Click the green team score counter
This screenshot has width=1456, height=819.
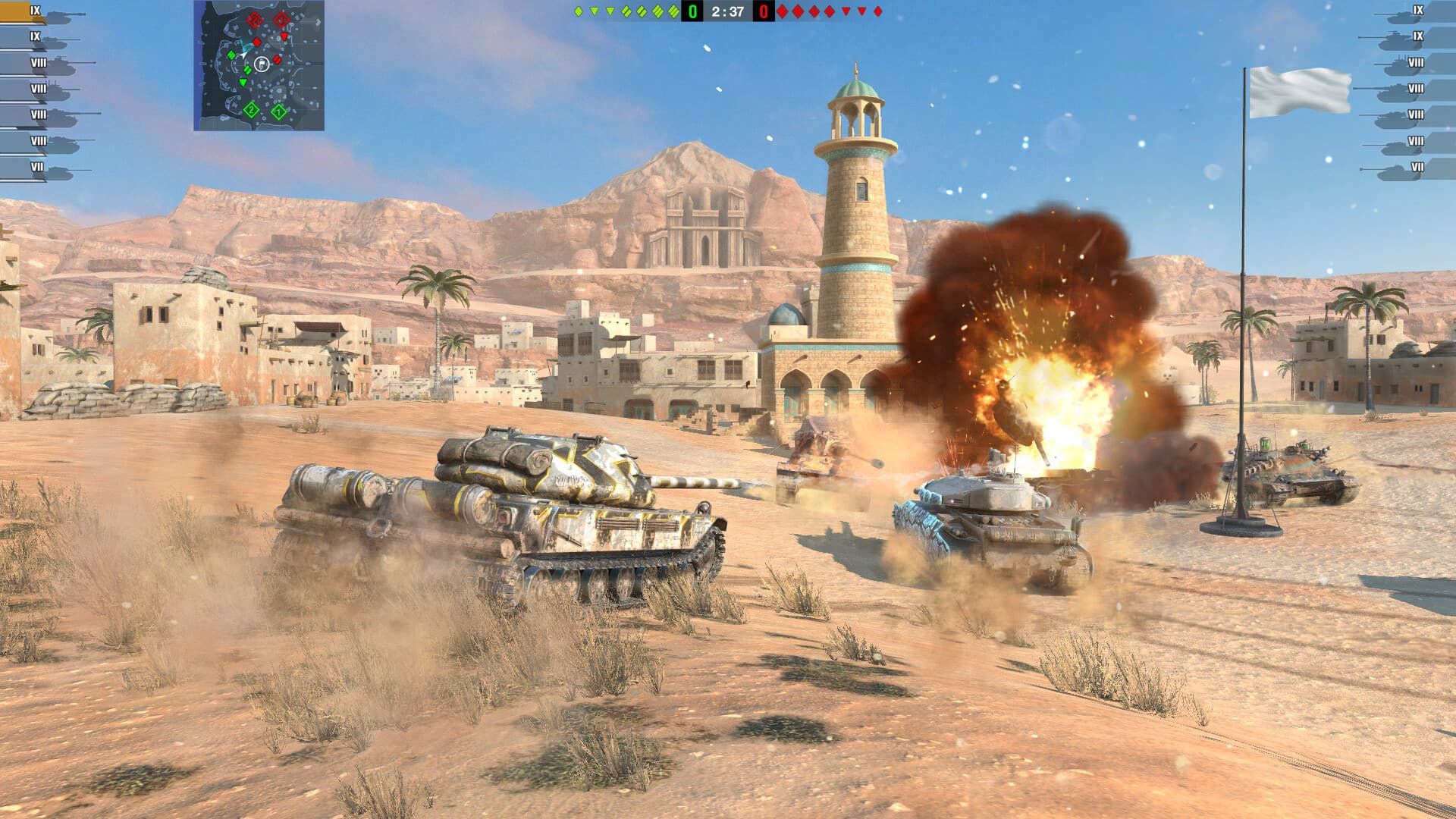(692, 11)
